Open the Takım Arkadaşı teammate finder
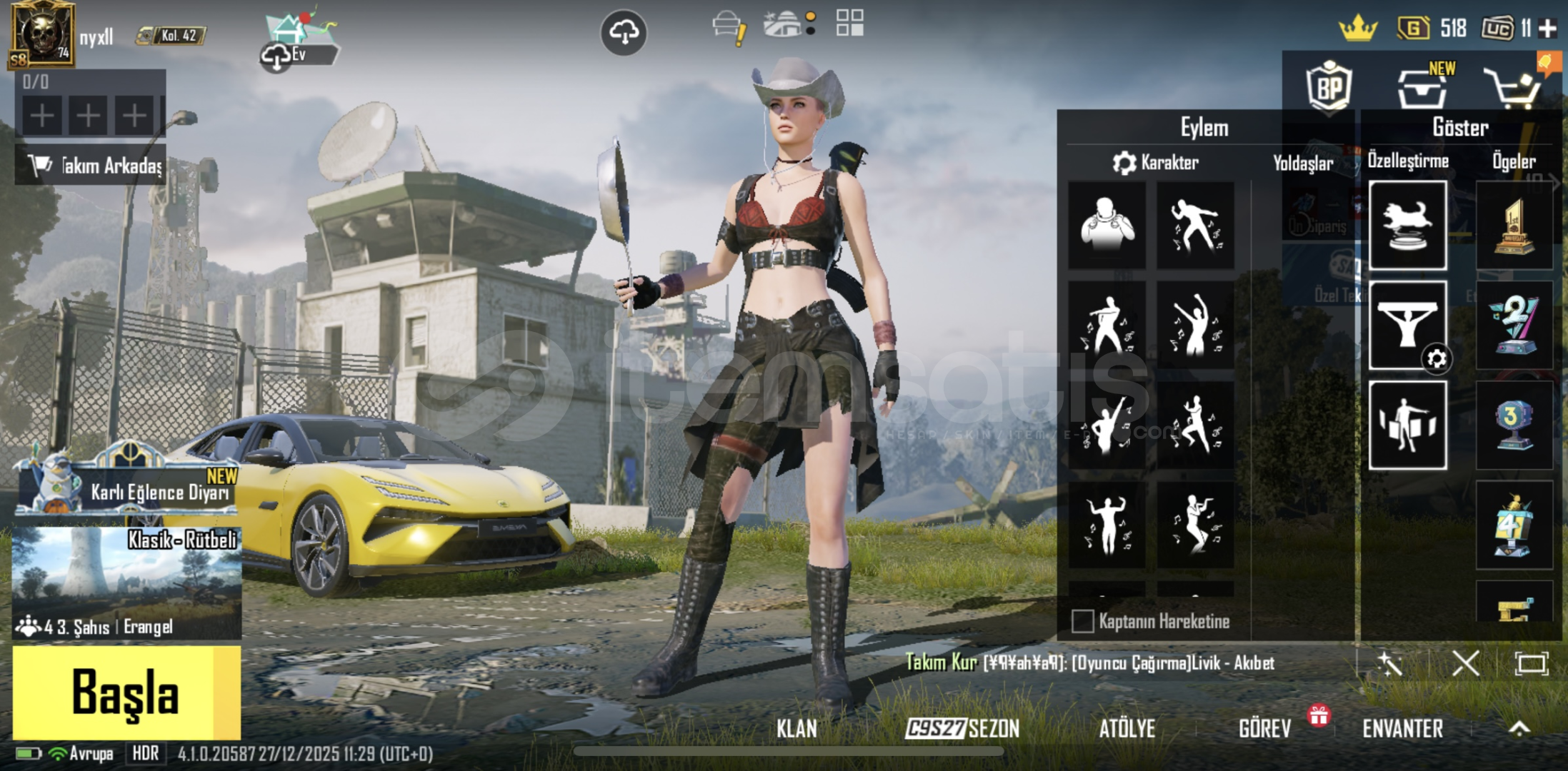 click(x=91, y=165)
